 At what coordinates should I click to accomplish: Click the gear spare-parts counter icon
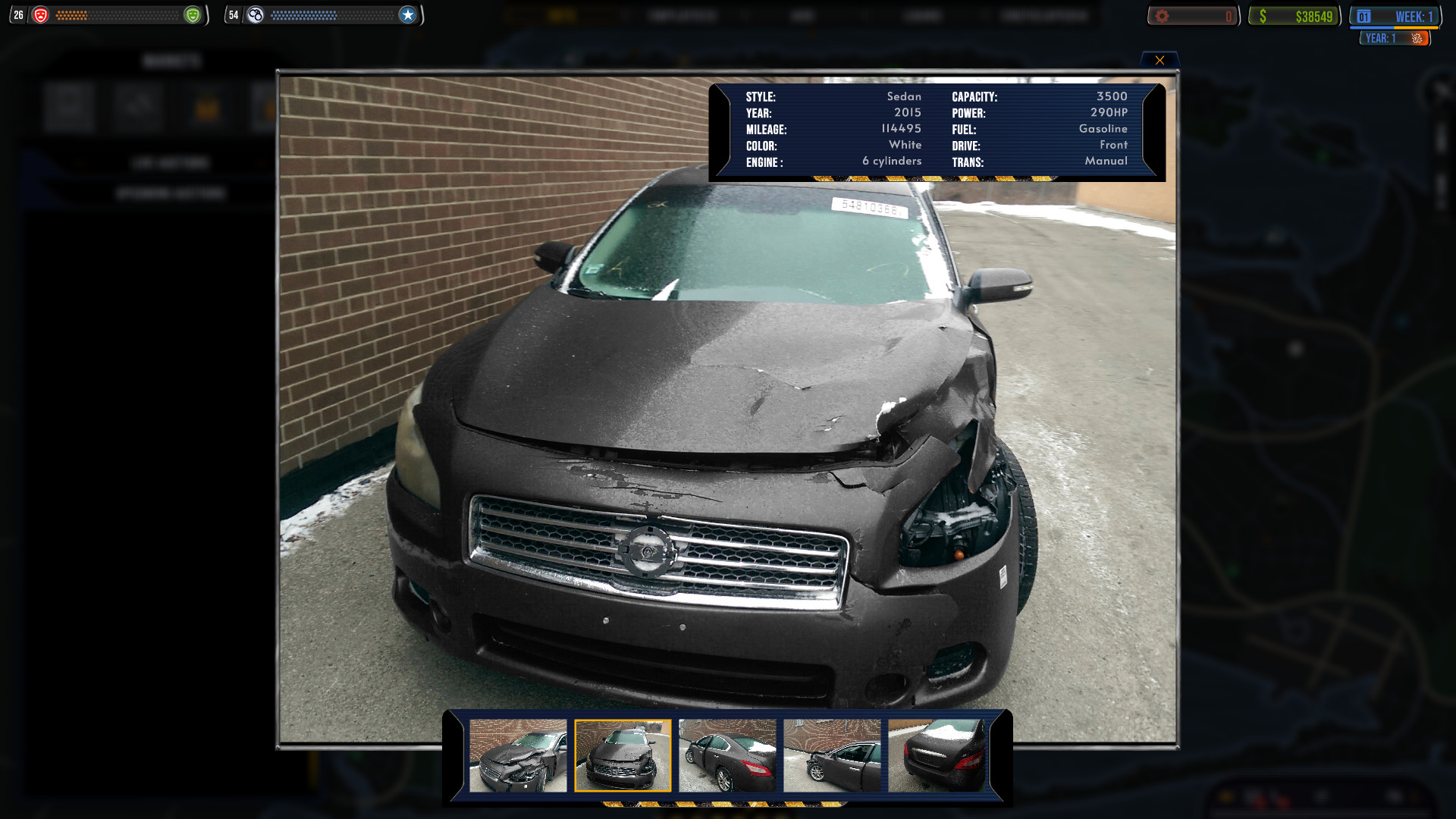click(1161, 14)
